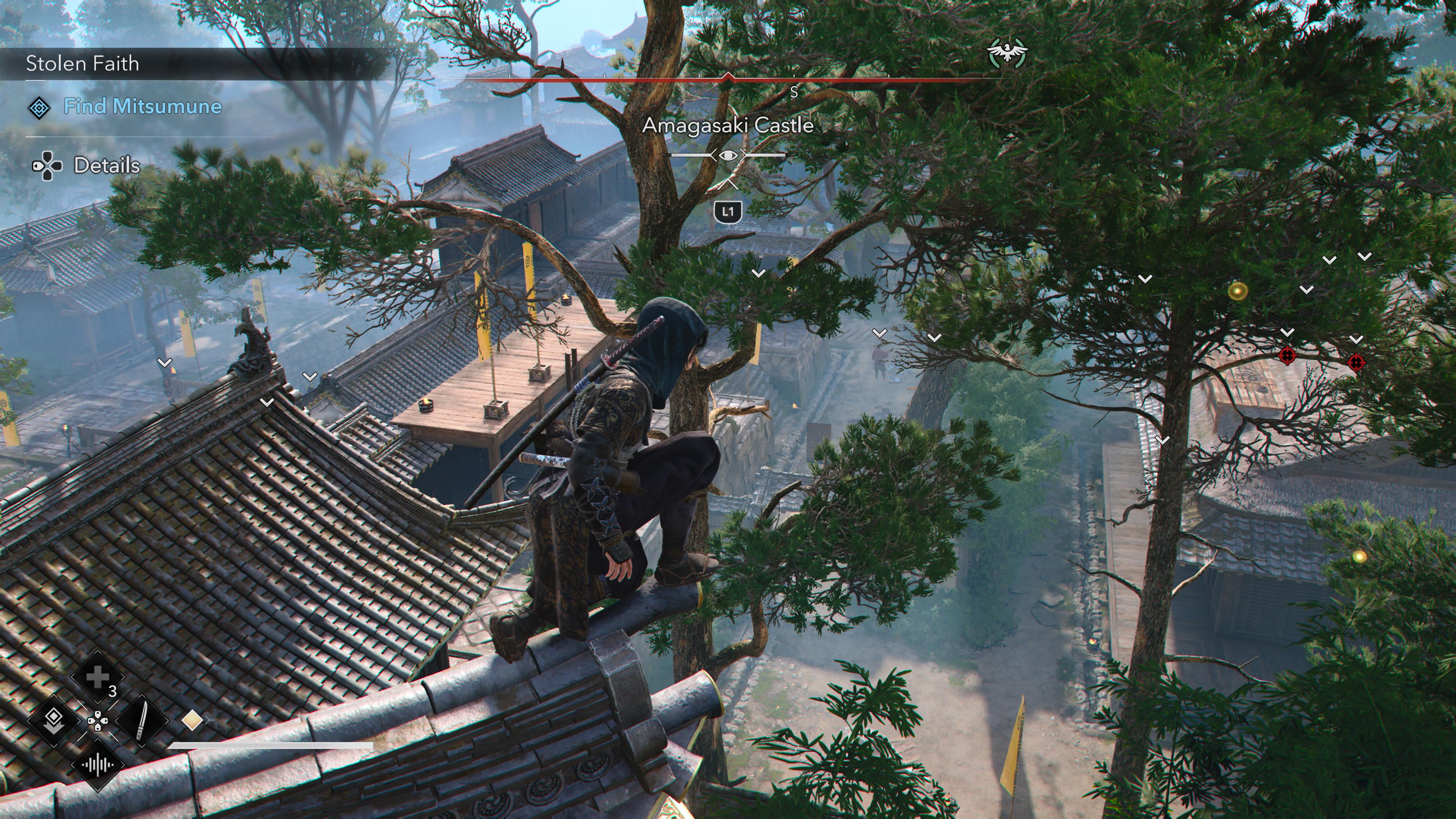
Task: Select the katana weapon slot
Action: tap(141, 720)
